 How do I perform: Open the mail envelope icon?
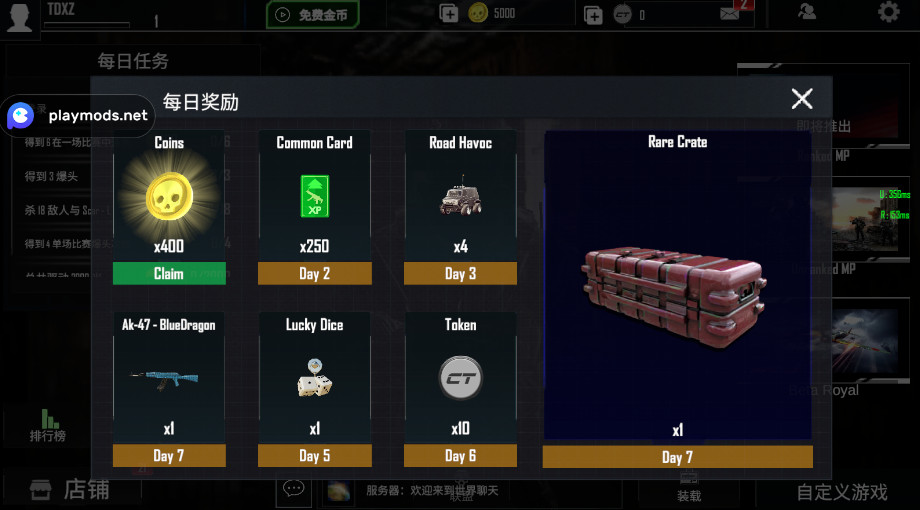click(730, 13)
